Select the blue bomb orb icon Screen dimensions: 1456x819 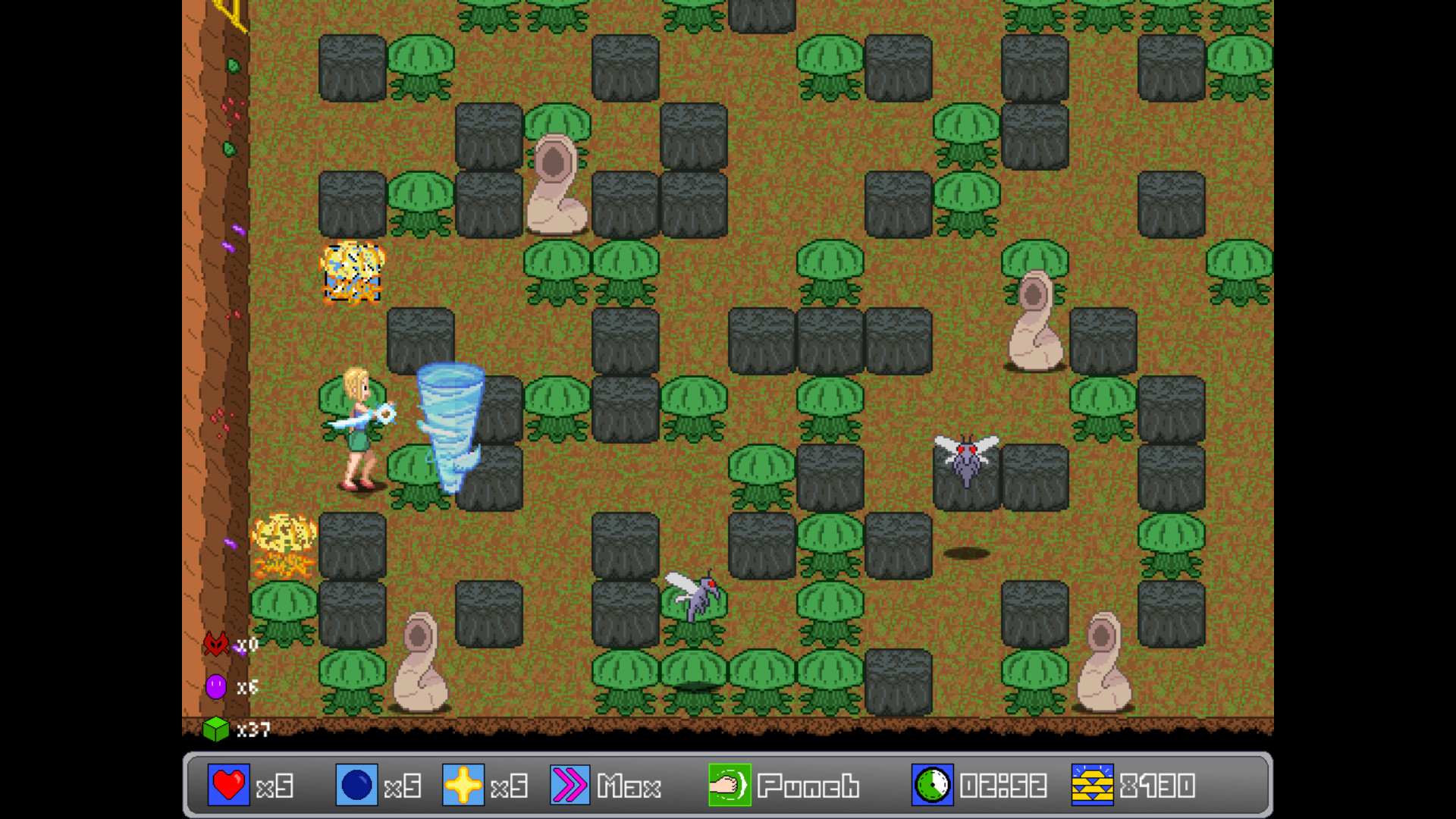(x=356, y=786)
